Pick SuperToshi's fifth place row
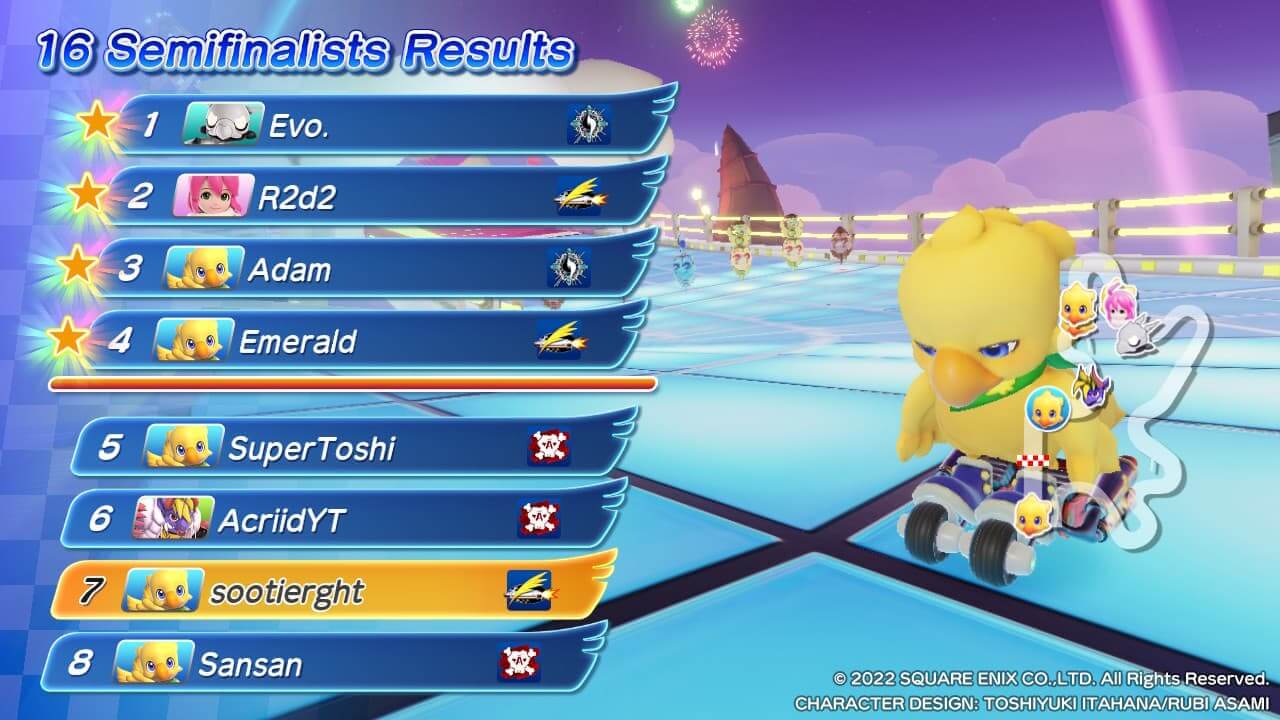 [350, 447]
